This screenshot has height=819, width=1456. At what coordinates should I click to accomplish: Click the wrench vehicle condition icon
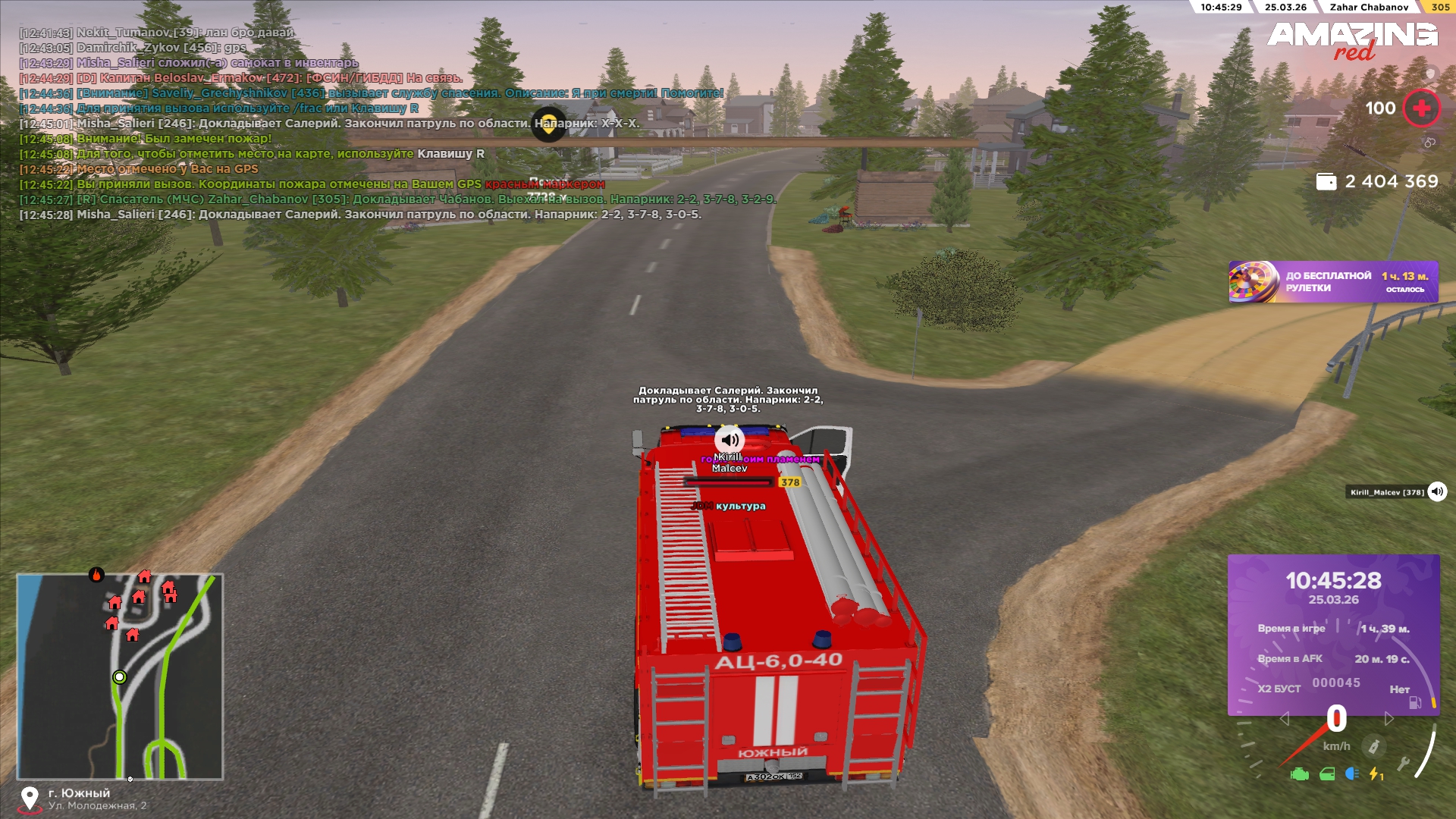[x=1404, y=764]
